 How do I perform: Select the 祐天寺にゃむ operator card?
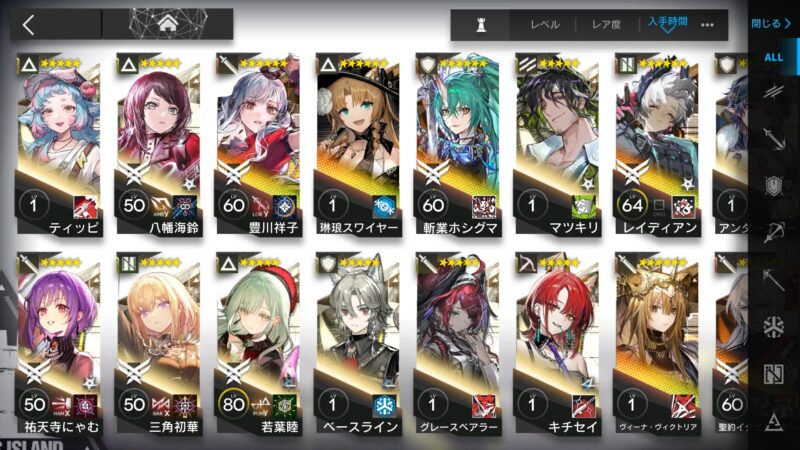click(x=58, y=345)
